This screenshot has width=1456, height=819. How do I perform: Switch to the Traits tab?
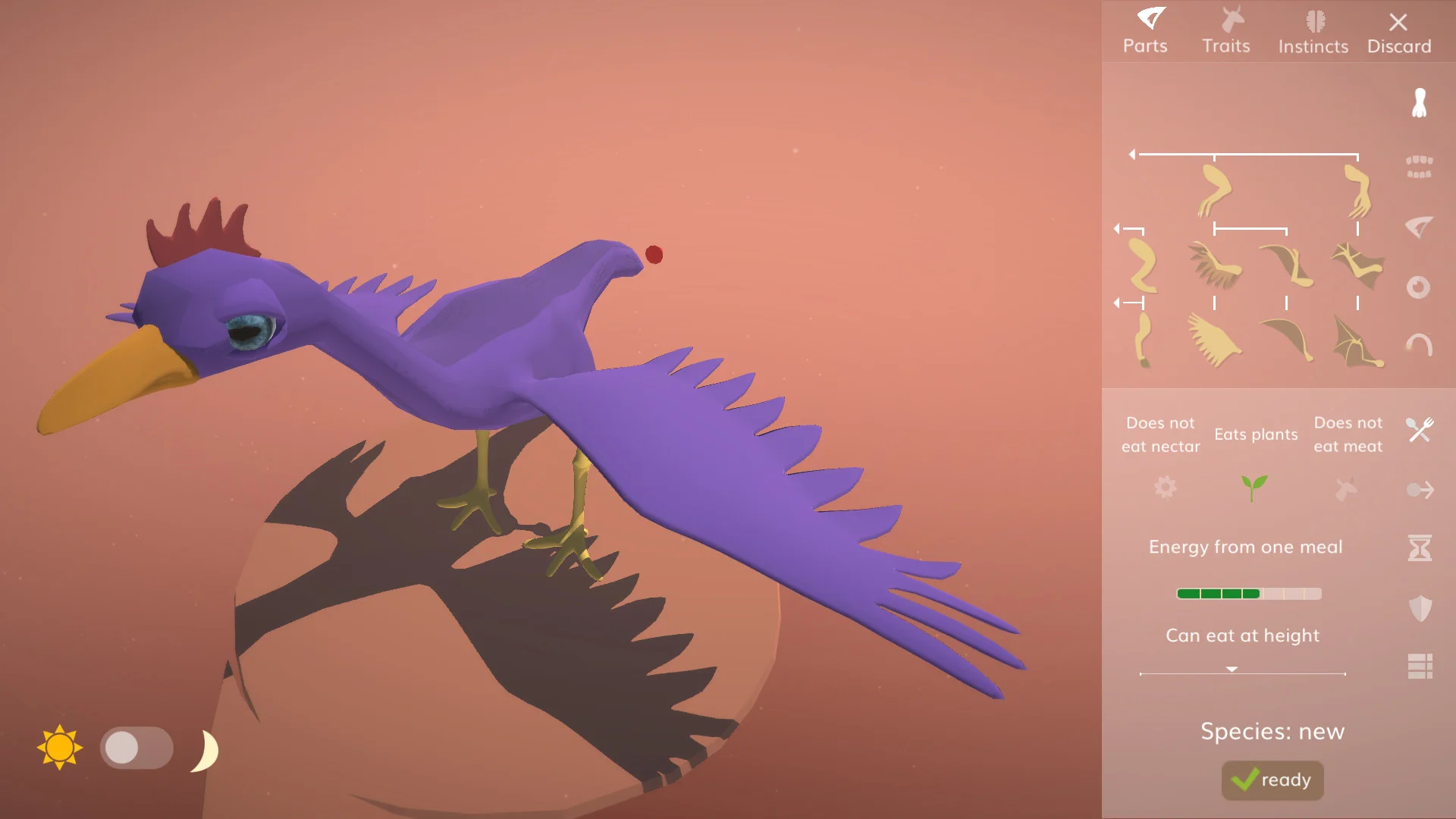(1226, 32)
